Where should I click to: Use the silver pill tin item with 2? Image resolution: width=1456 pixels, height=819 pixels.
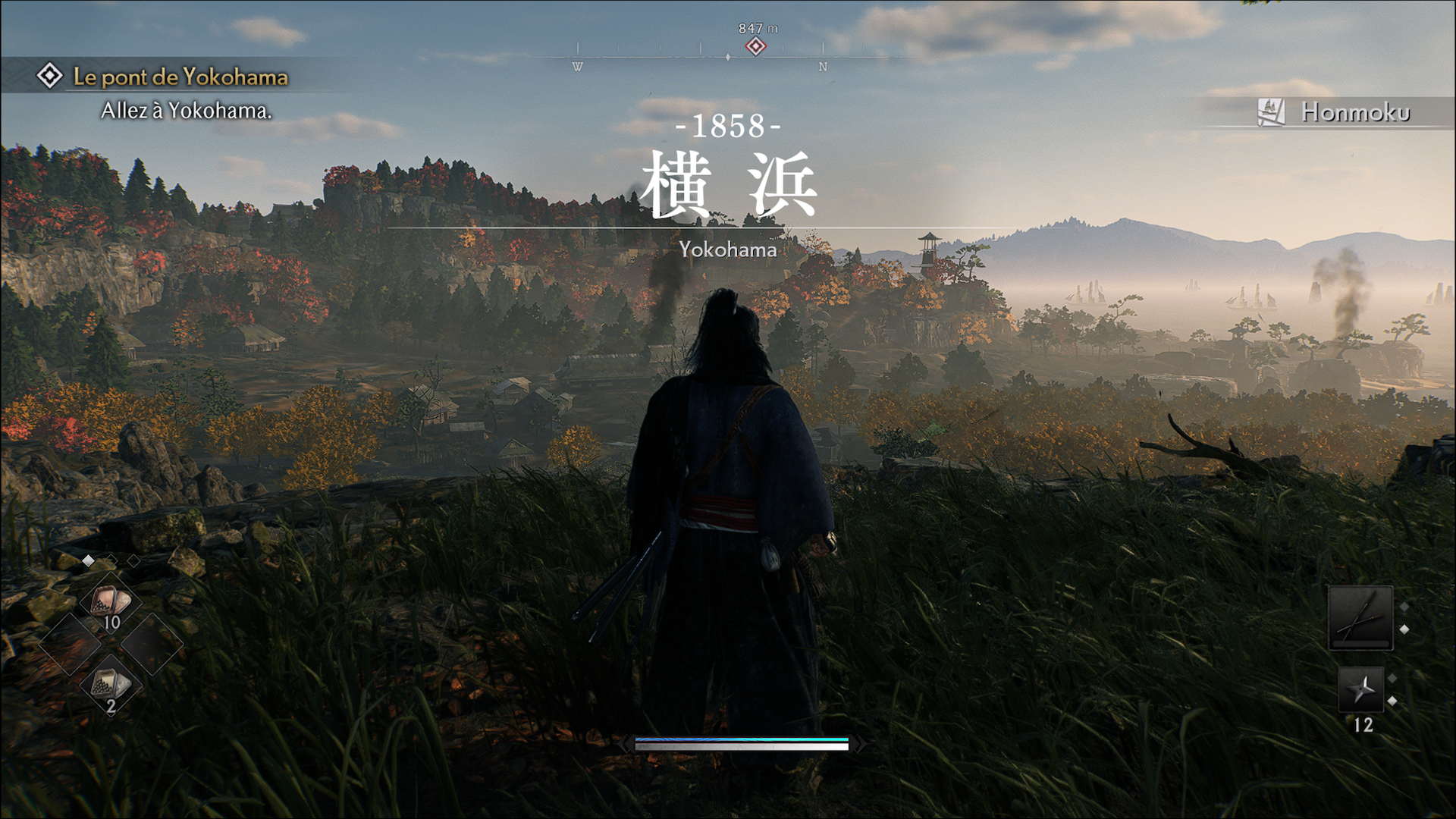point(111,686)
